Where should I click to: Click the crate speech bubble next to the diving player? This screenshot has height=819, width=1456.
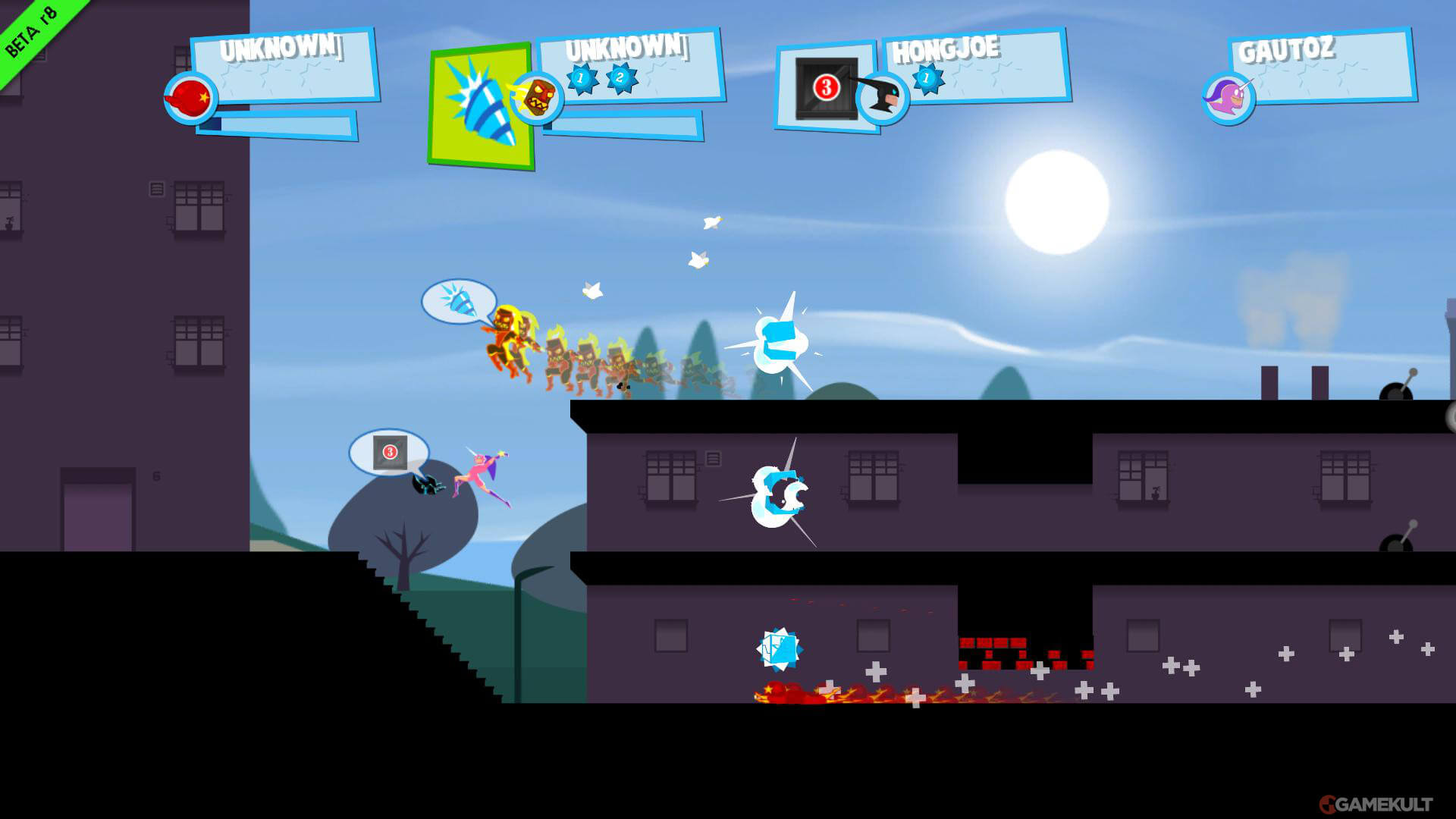[388, 453]
